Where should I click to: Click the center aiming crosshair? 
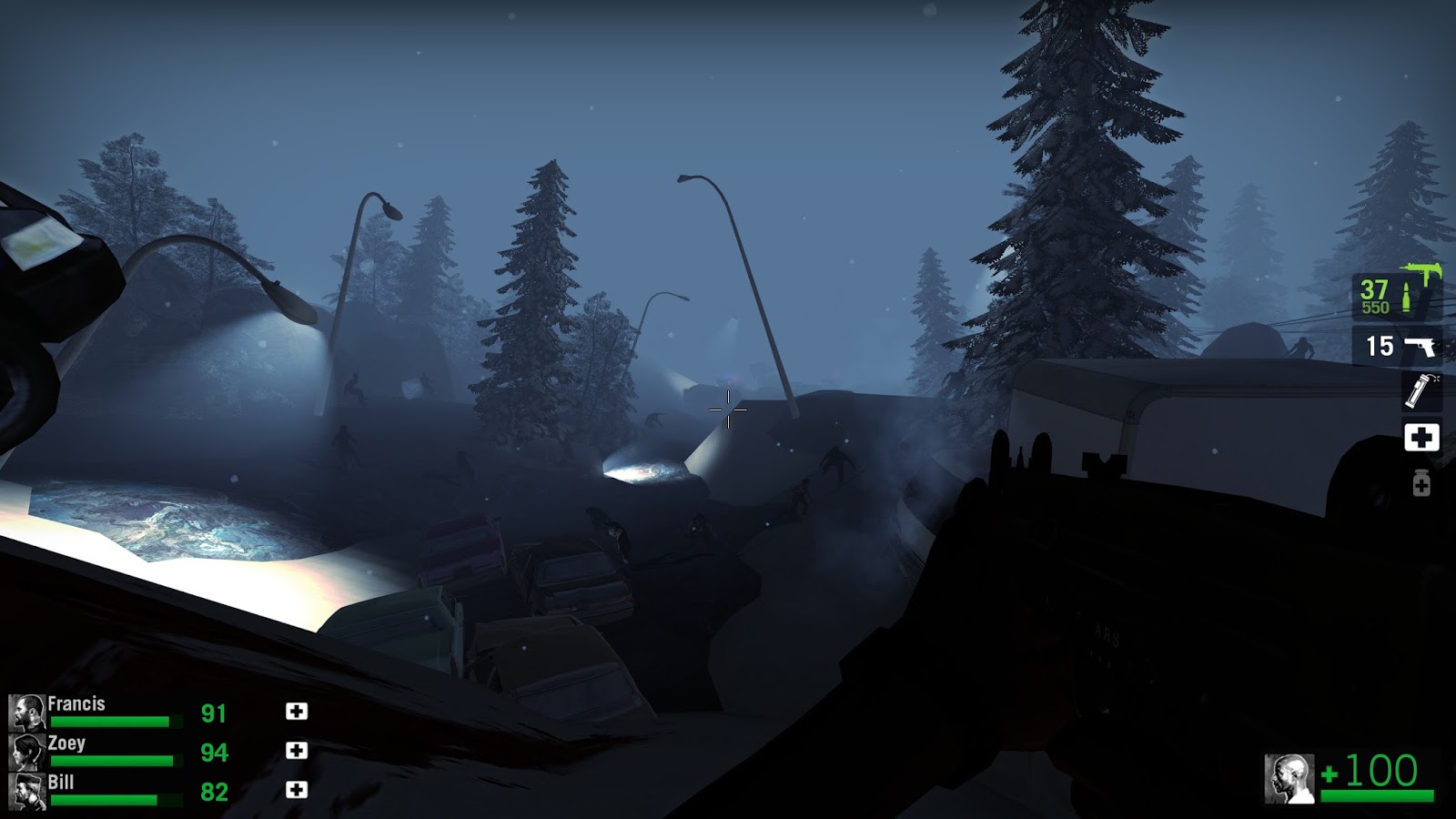[728, 411]
